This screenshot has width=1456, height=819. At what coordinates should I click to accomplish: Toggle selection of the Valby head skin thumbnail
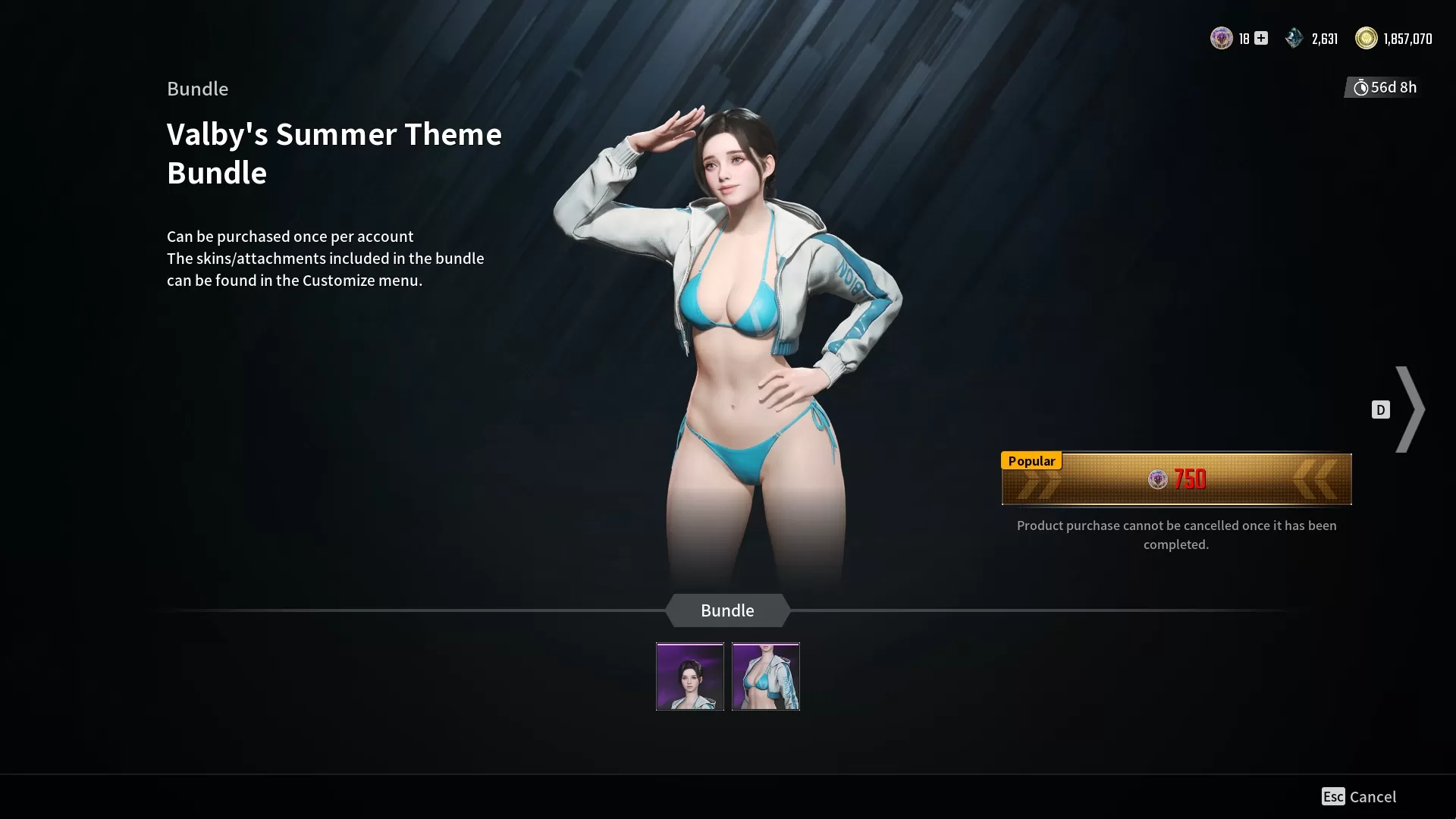coord(689,676)
